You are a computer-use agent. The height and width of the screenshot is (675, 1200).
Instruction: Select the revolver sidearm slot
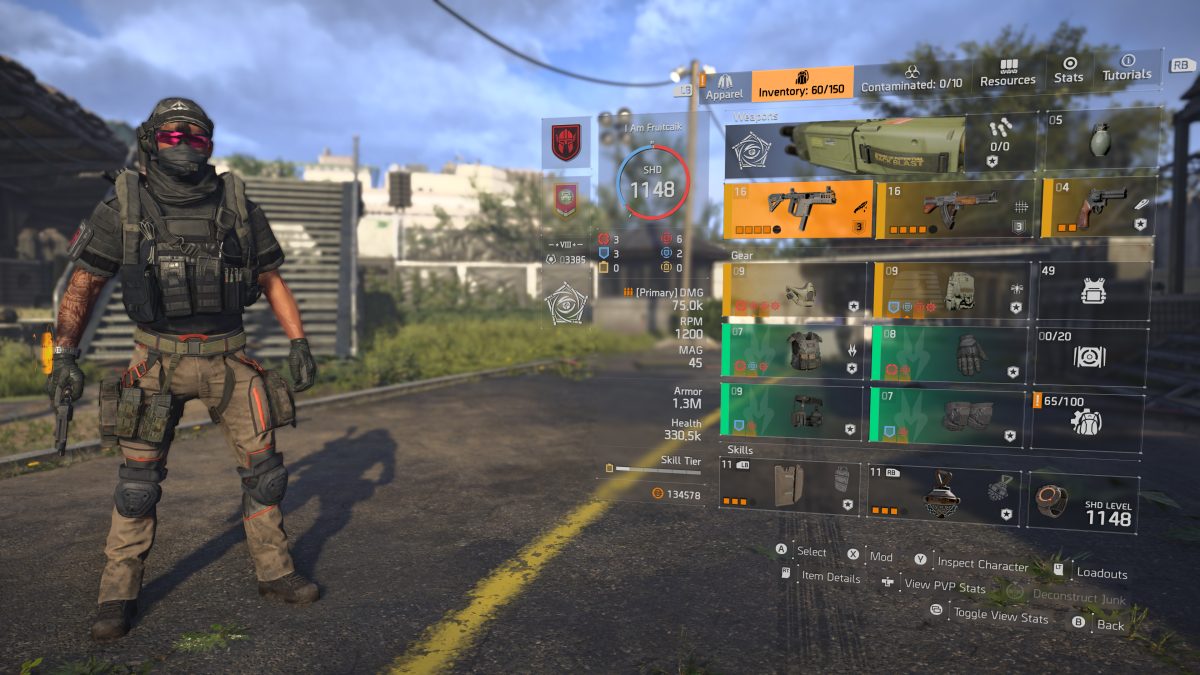click(1098, 207)
